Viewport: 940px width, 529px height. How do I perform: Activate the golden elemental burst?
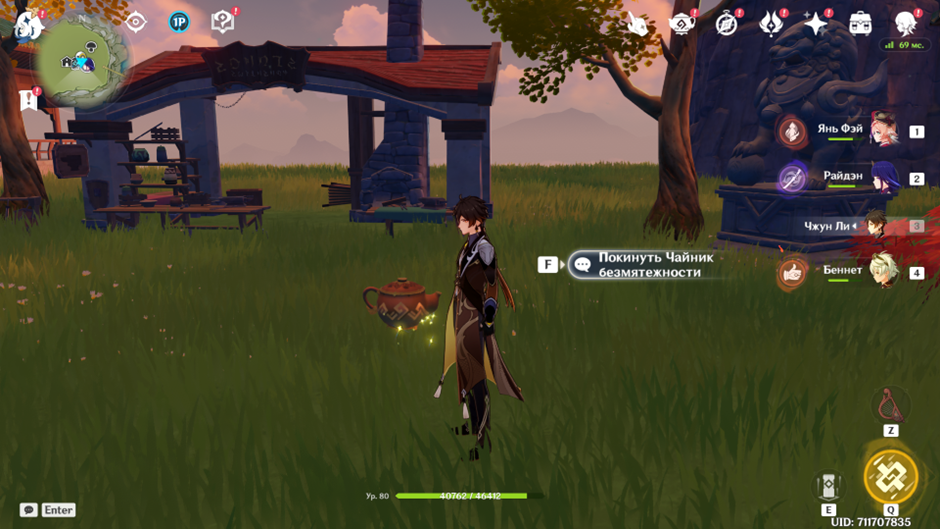tap(890, 476)
